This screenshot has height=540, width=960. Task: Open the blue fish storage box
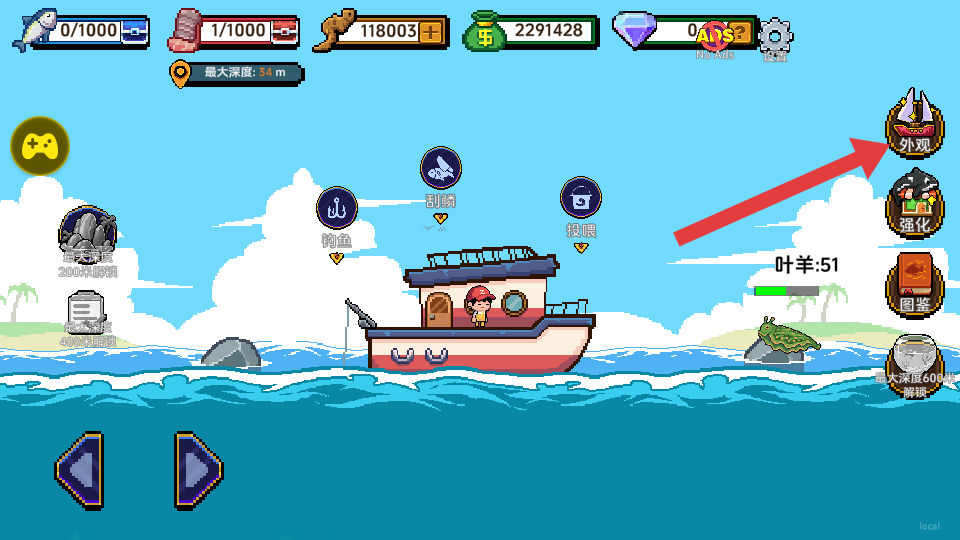(133, 32)
